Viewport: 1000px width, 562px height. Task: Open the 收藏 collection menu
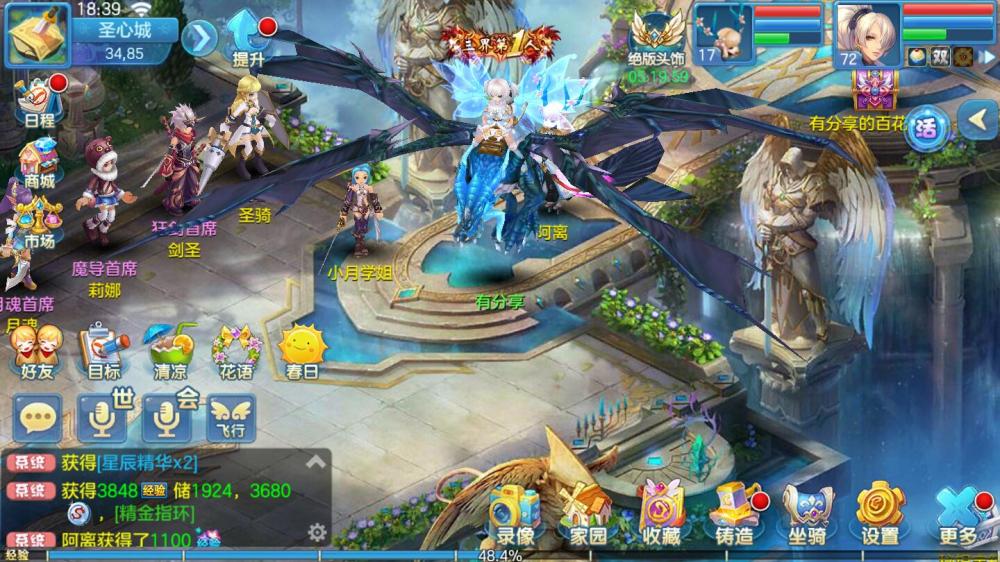[660, 513]
